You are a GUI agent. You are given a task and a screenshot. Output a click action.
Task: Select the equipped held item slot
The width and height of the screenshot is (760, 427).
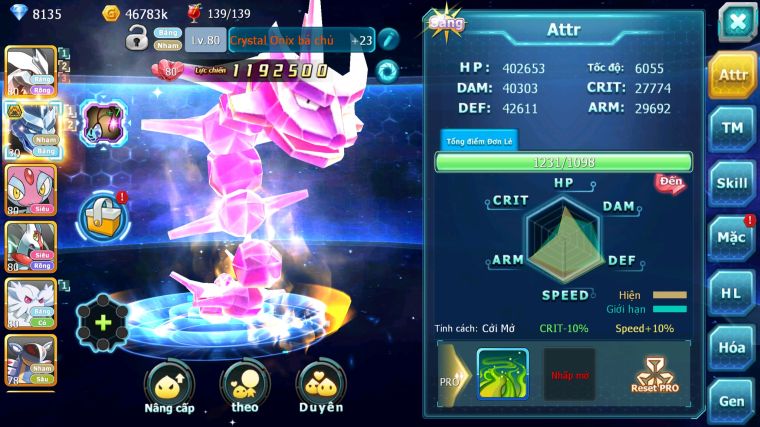pyautogui.click(x=101, y=124)
